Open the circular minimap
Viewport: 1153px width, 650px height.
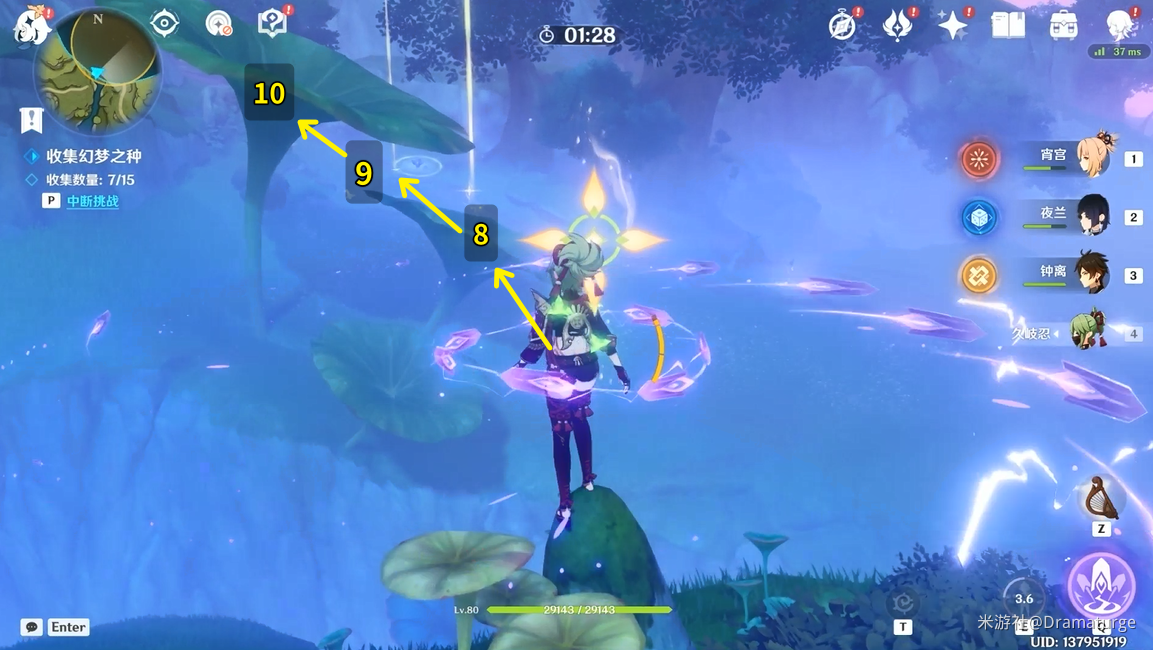(x=97, y=72)
